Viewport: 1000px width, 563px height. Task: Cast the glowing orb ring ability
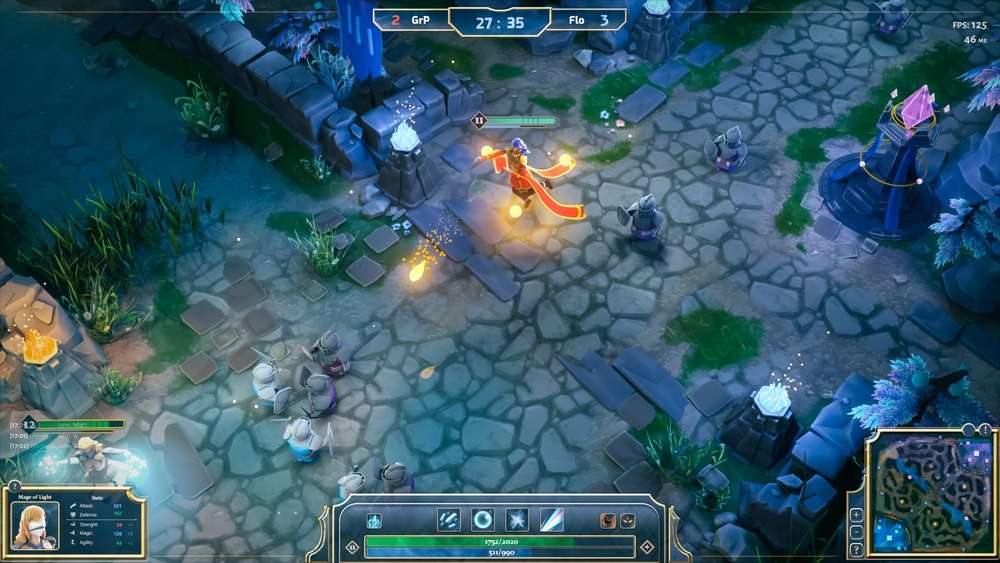pyautogui.click(x=483, y=520)
